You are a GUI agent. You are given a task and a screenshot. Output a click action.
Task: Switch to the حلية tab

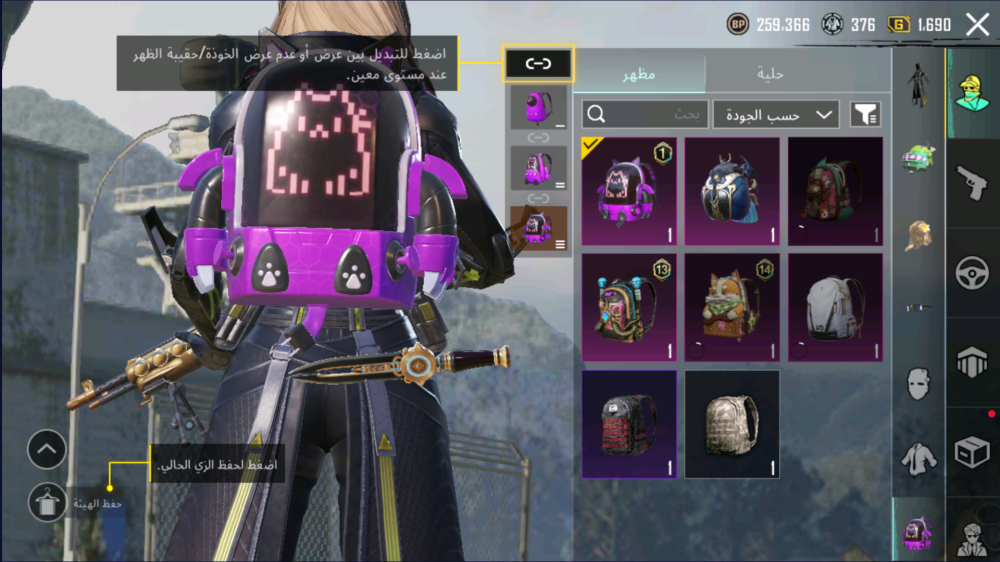[768, 74]
